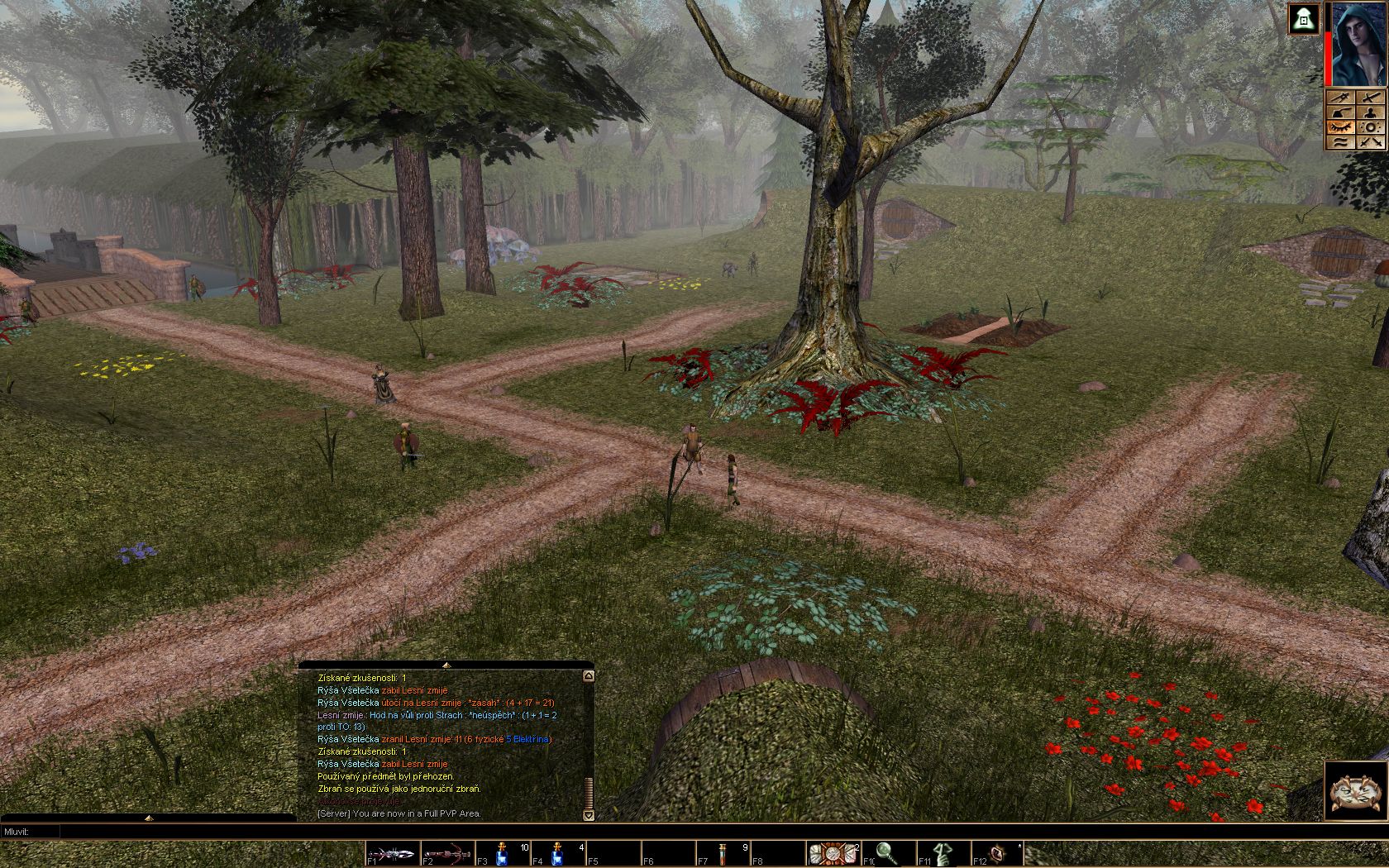Screen dimensions: 1389x868
Task: Drink the blue potion in slot F3
Action: coord(502,853)
